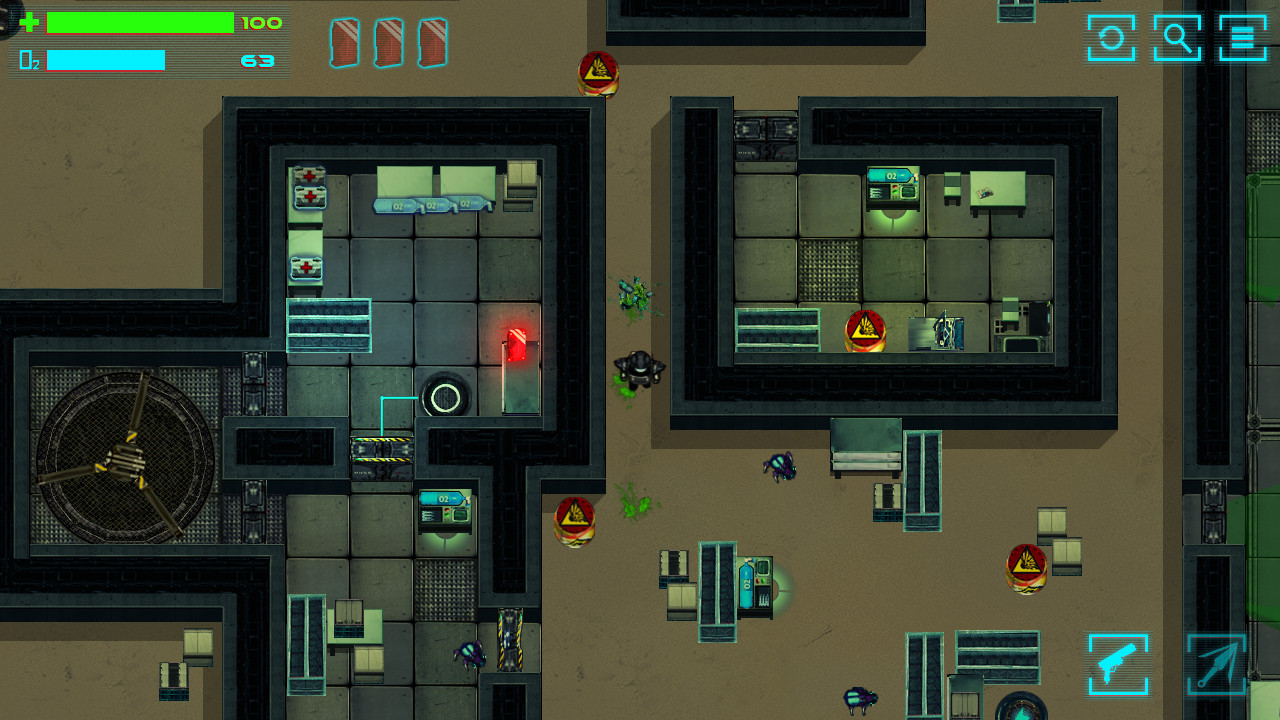Click the circular reload icon top-right
The width and height of the screenshot is (1280, 720).
coord(1110,40)
